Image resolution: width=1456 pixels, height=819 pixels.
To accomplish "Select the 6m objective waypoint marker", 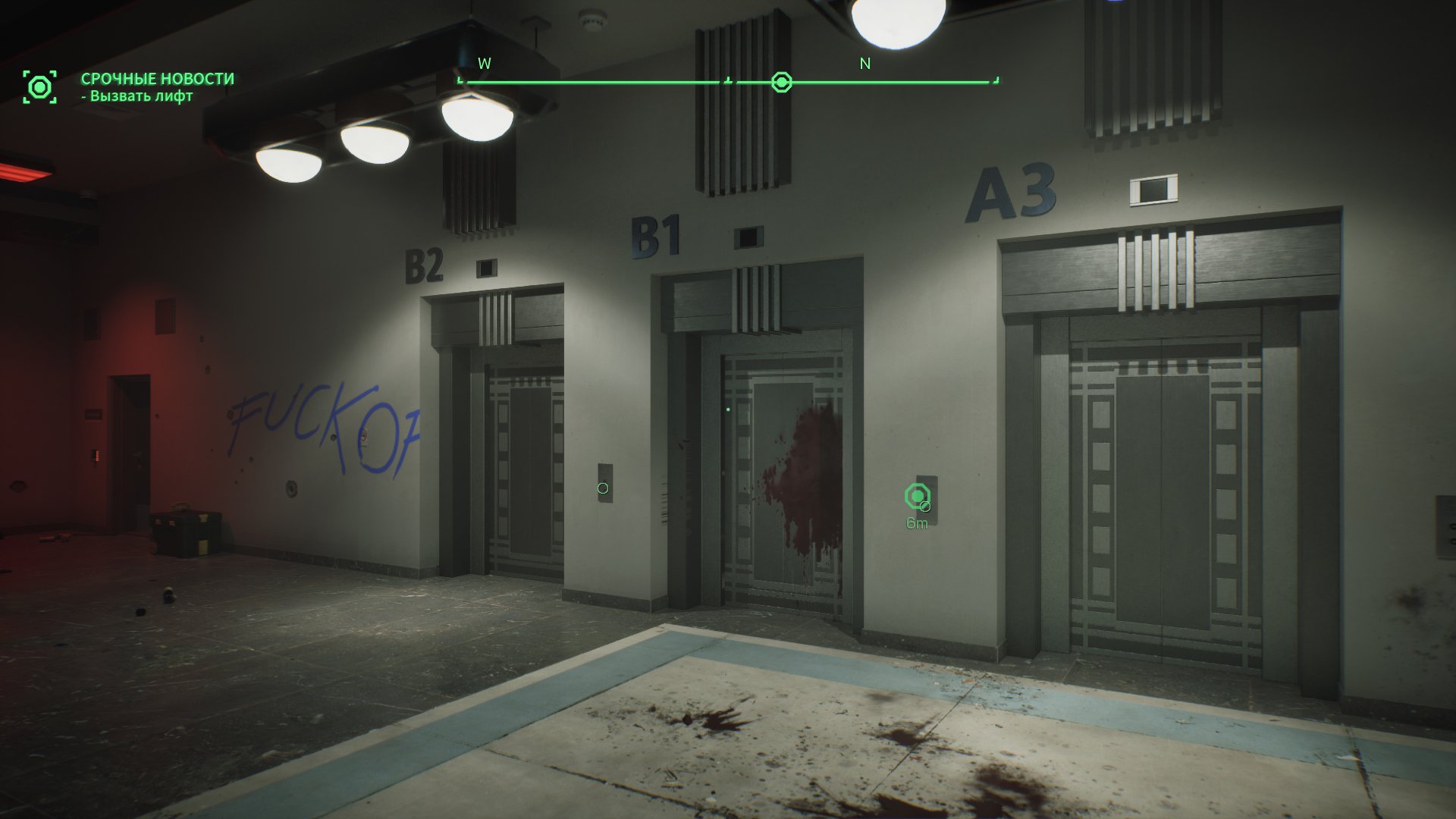I will (x=918, y=497).
